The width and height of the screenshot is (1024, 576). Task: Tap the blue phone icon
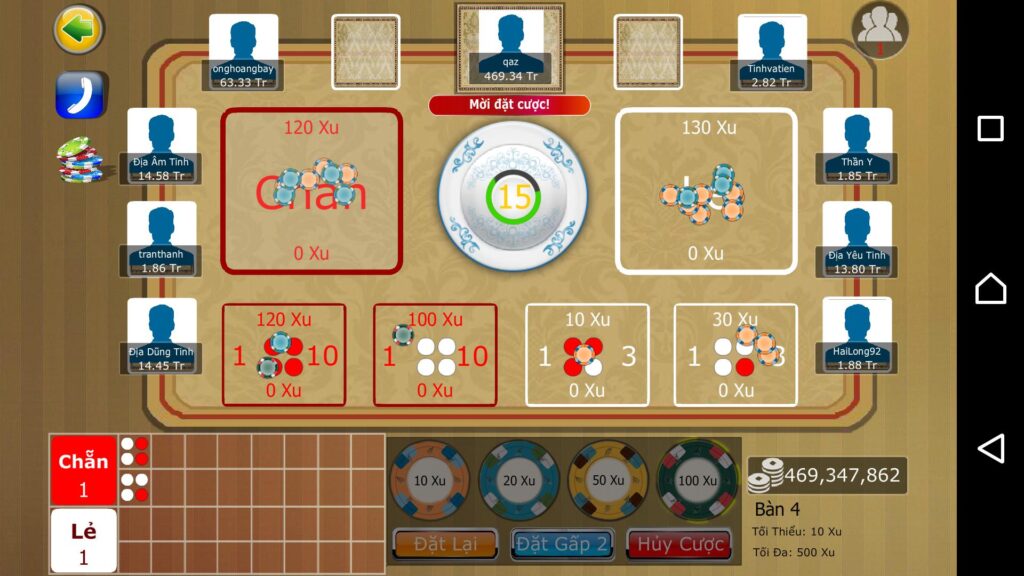point(80,95)
